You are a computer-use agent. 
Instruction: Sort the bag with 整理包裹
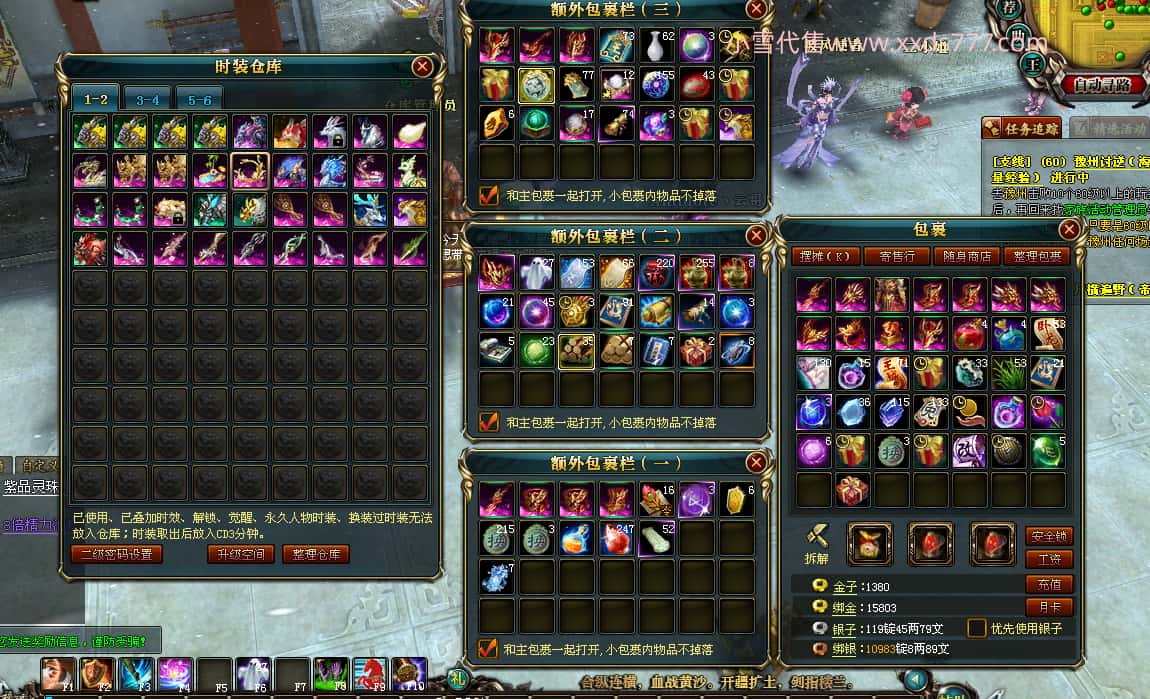1036,256
